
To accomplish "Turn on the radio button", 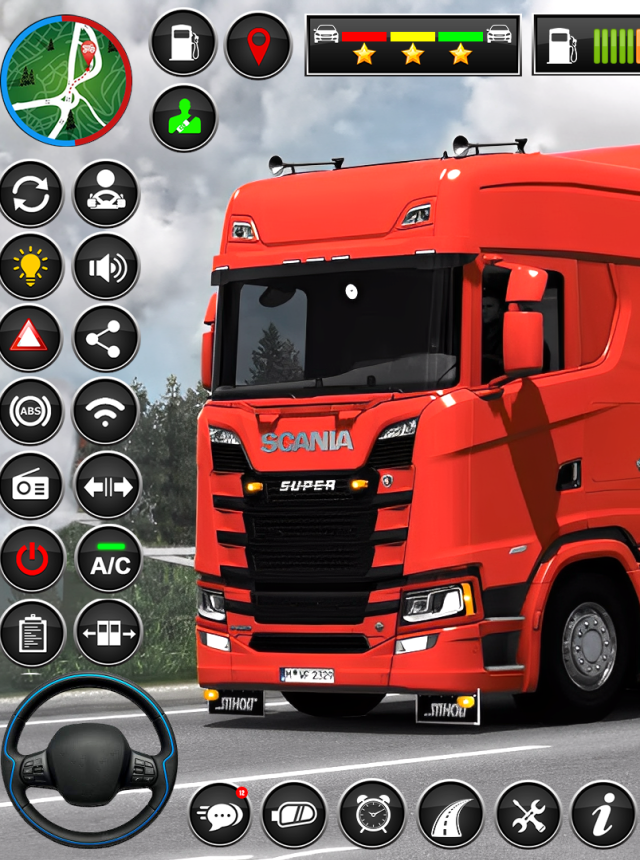I will (31, 486).
